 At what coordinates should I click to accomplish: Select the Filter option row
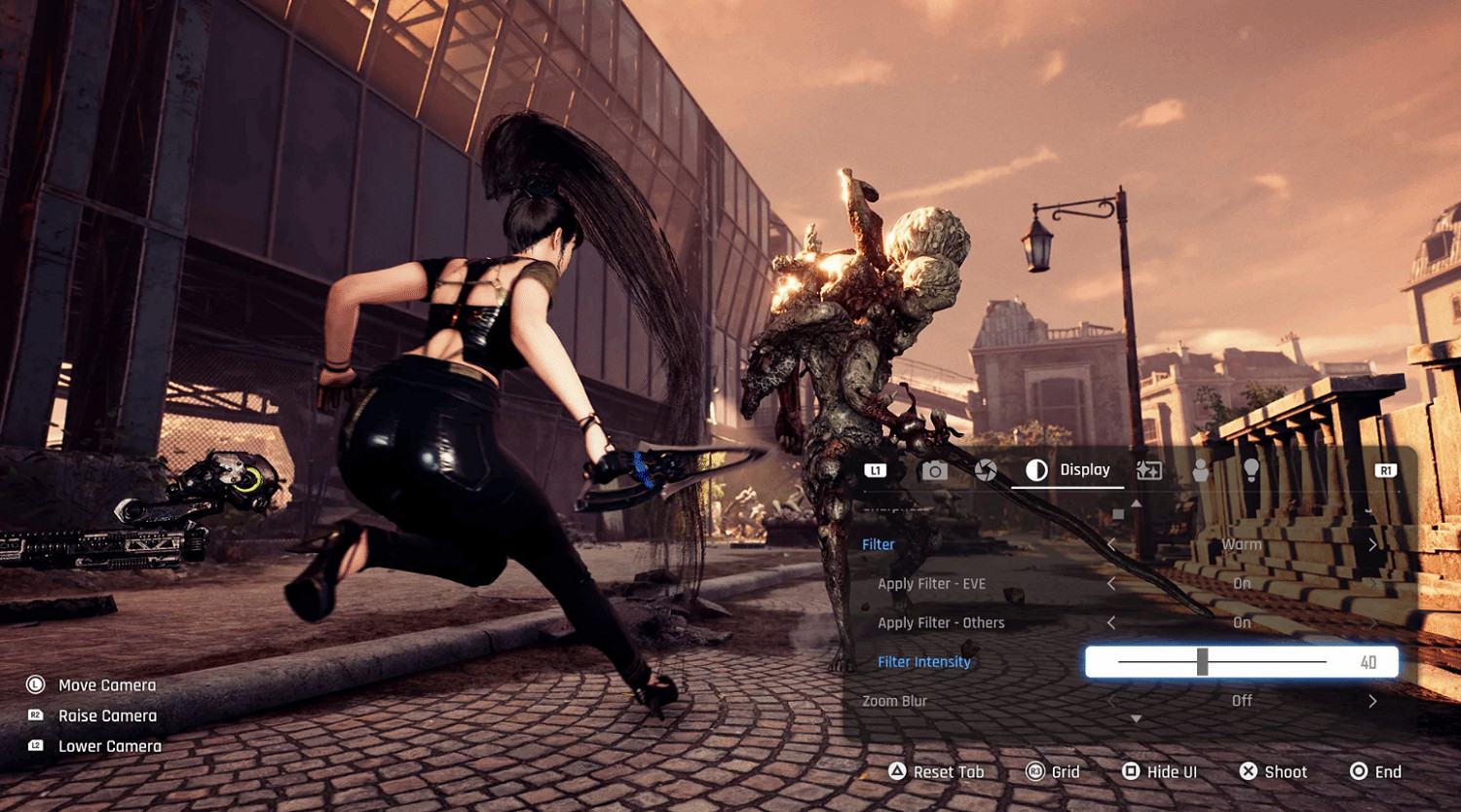click(879, 544)
